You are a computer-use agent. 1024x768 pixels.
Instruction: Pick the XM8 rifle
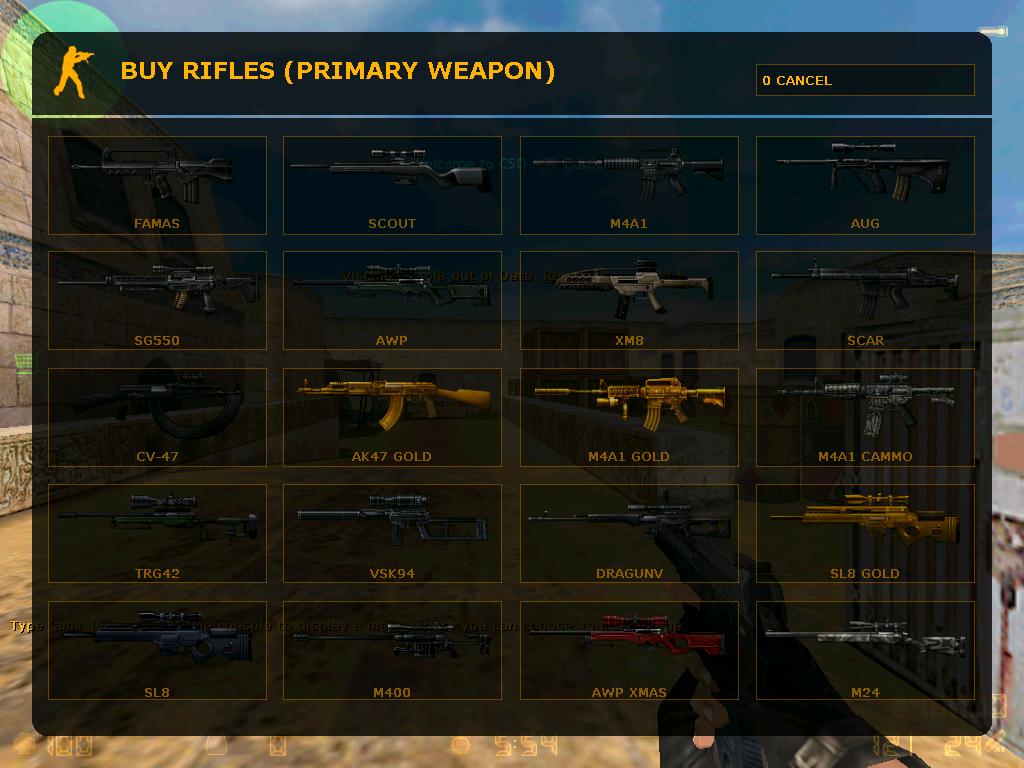click(x=629, y=301)
